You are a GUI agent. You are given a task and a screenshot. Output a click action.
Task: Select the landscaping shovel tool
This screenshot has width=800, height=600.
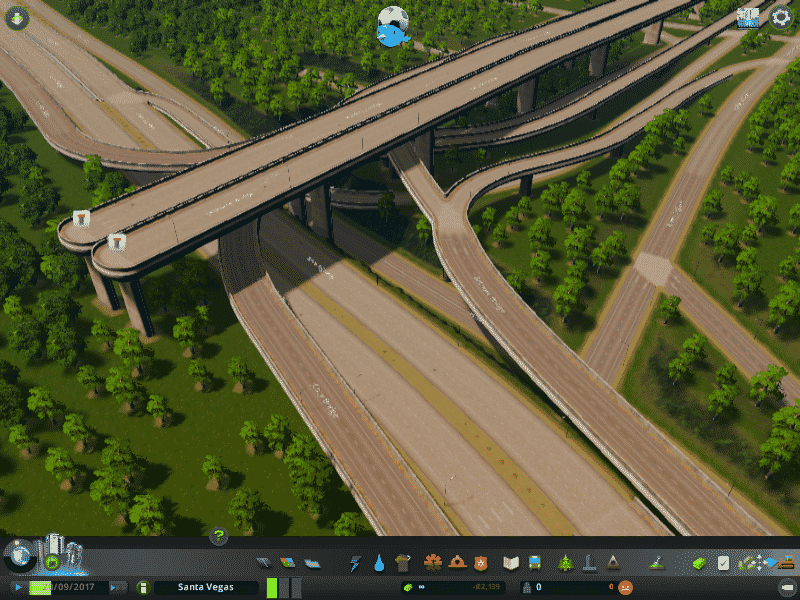point(657,563)
